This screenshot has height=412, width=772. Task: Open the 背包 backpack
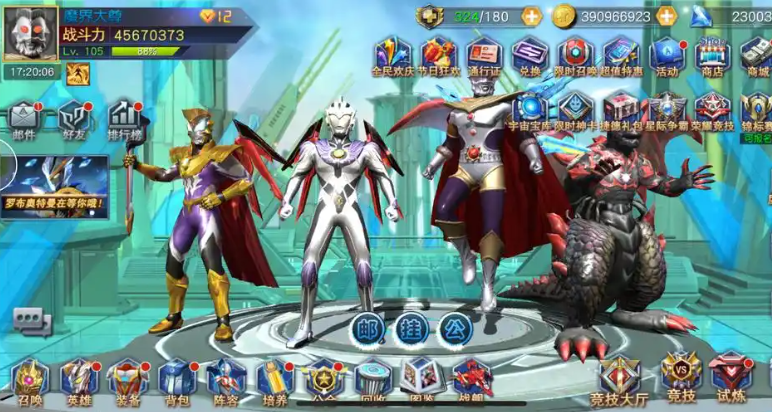tap(176, 380)
